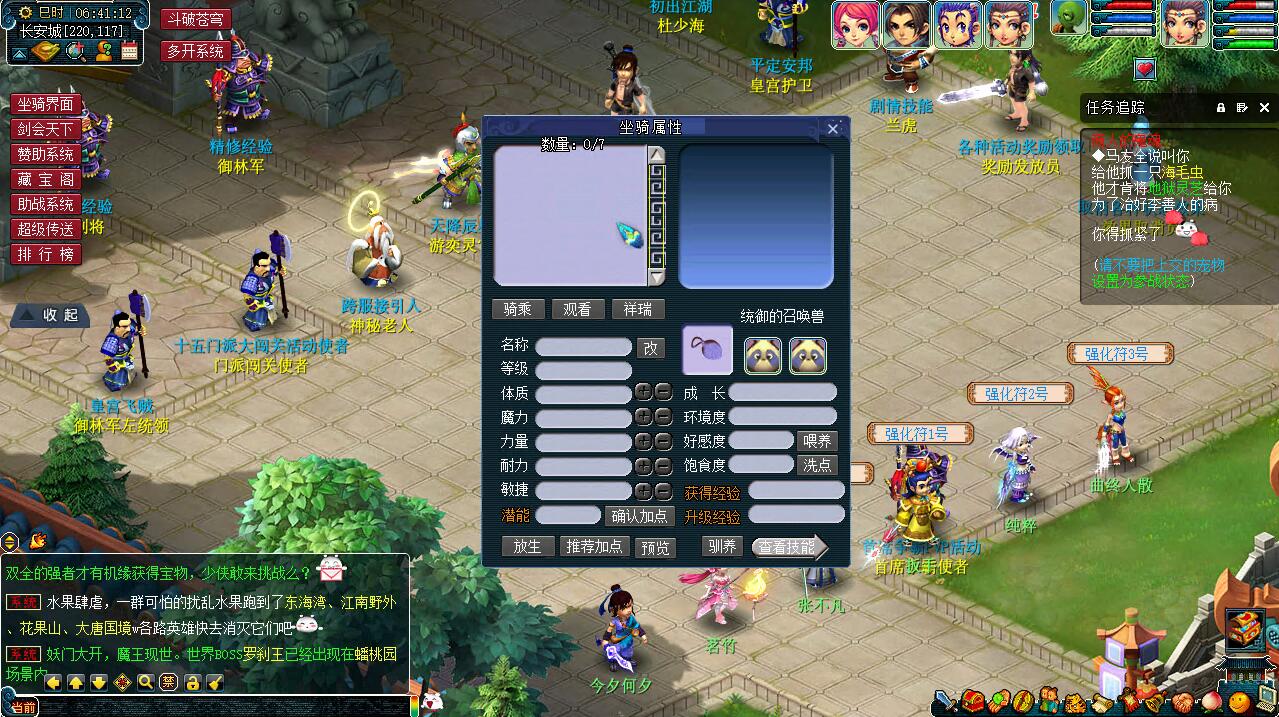This screenshot has height=717, width=1279.
Task: Click the 斗破苍穹 button
Action: coord(195,19)
